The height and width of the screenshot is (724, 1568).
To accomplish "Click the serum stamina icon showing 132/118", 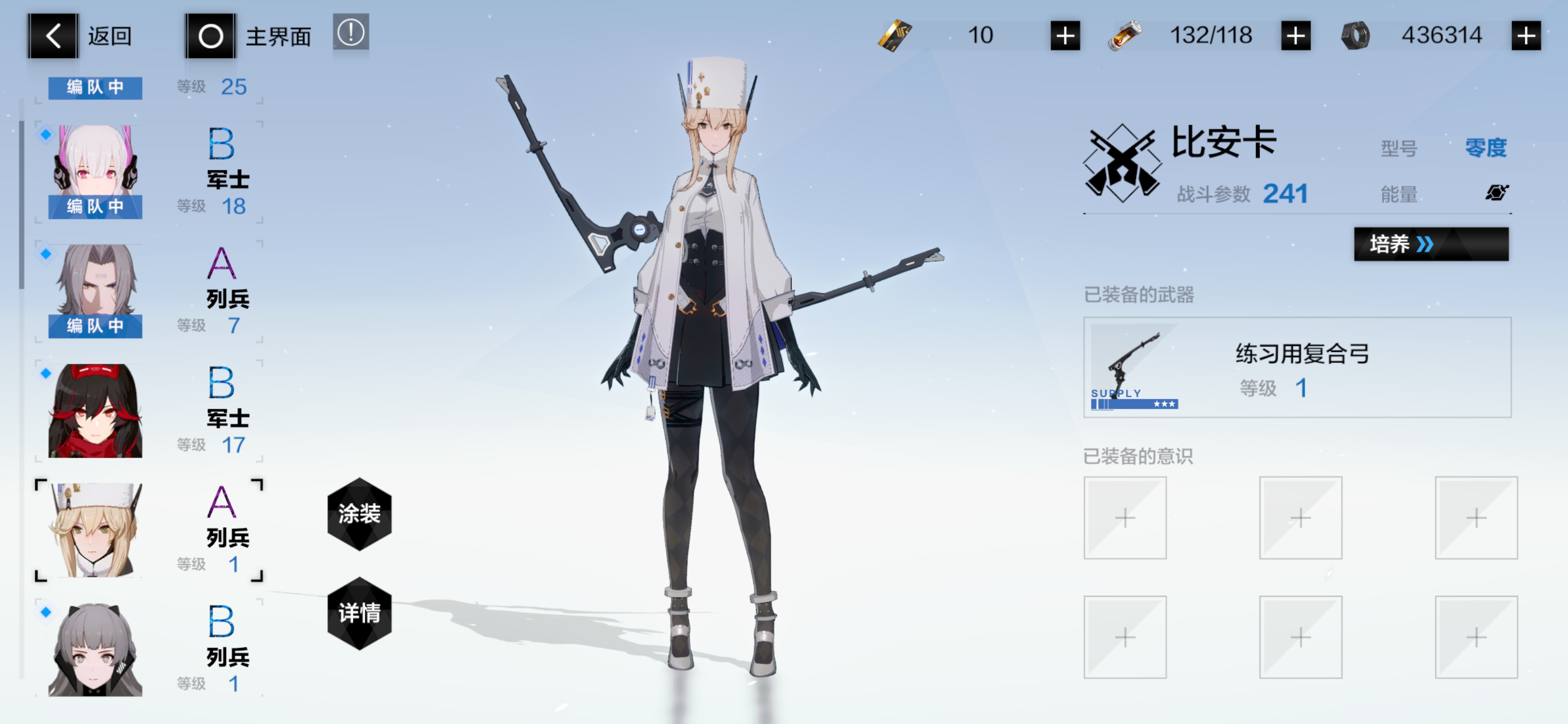I will [x=1125, y=35].
